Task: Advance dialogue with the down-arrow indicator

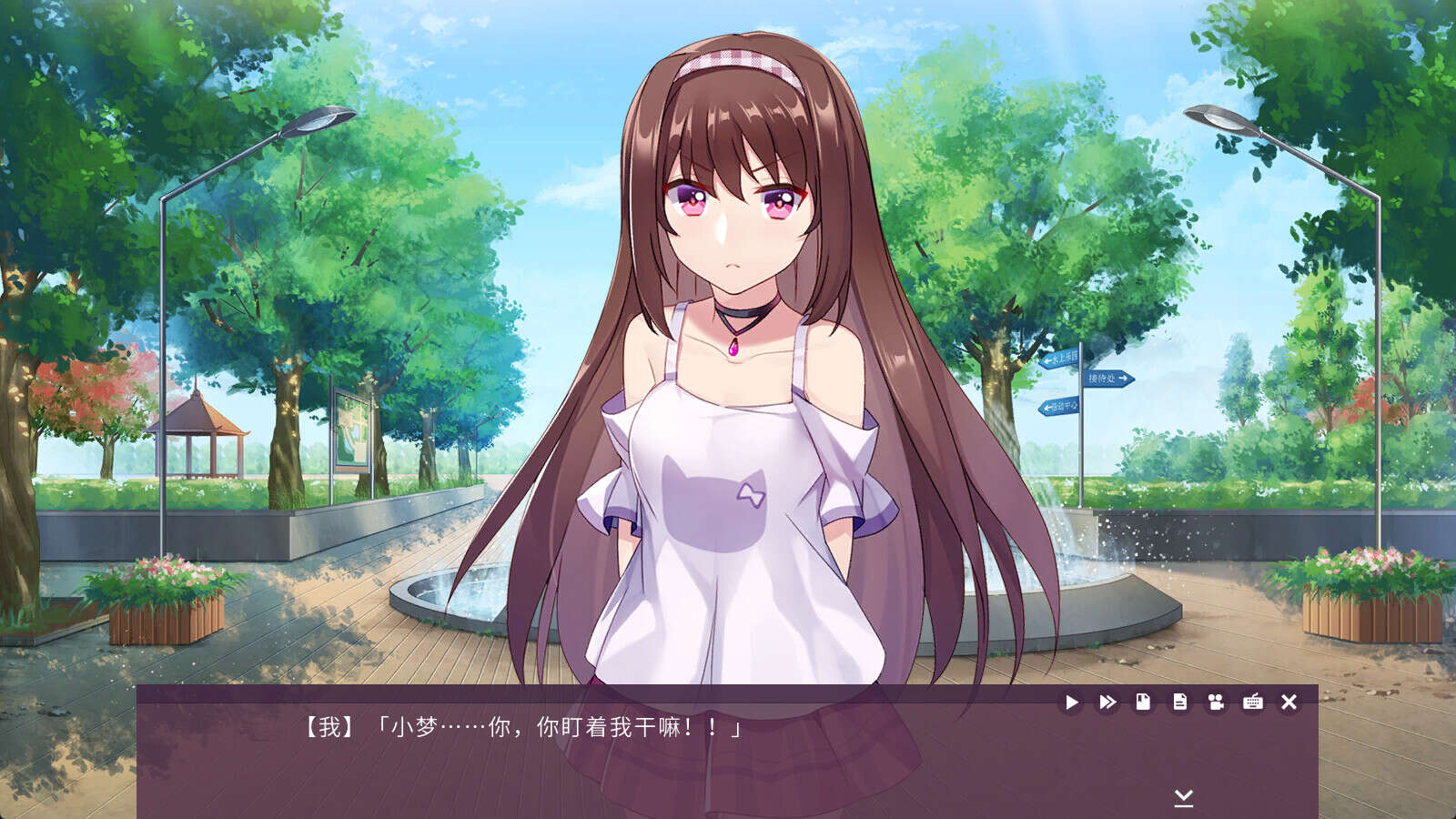Action: [x=1183, y=798]
